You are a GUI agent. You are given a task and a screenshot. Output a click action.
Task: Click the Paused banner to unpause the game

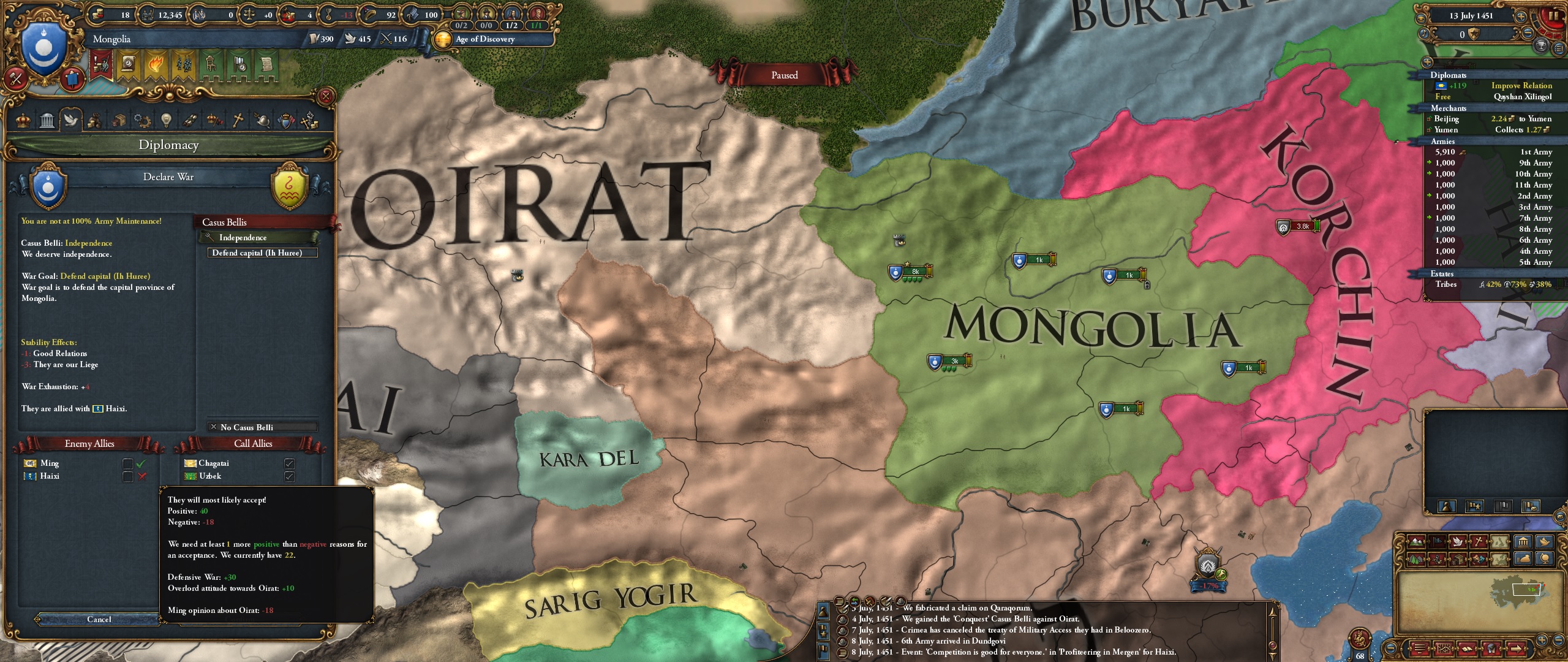[x=784, y=75]
